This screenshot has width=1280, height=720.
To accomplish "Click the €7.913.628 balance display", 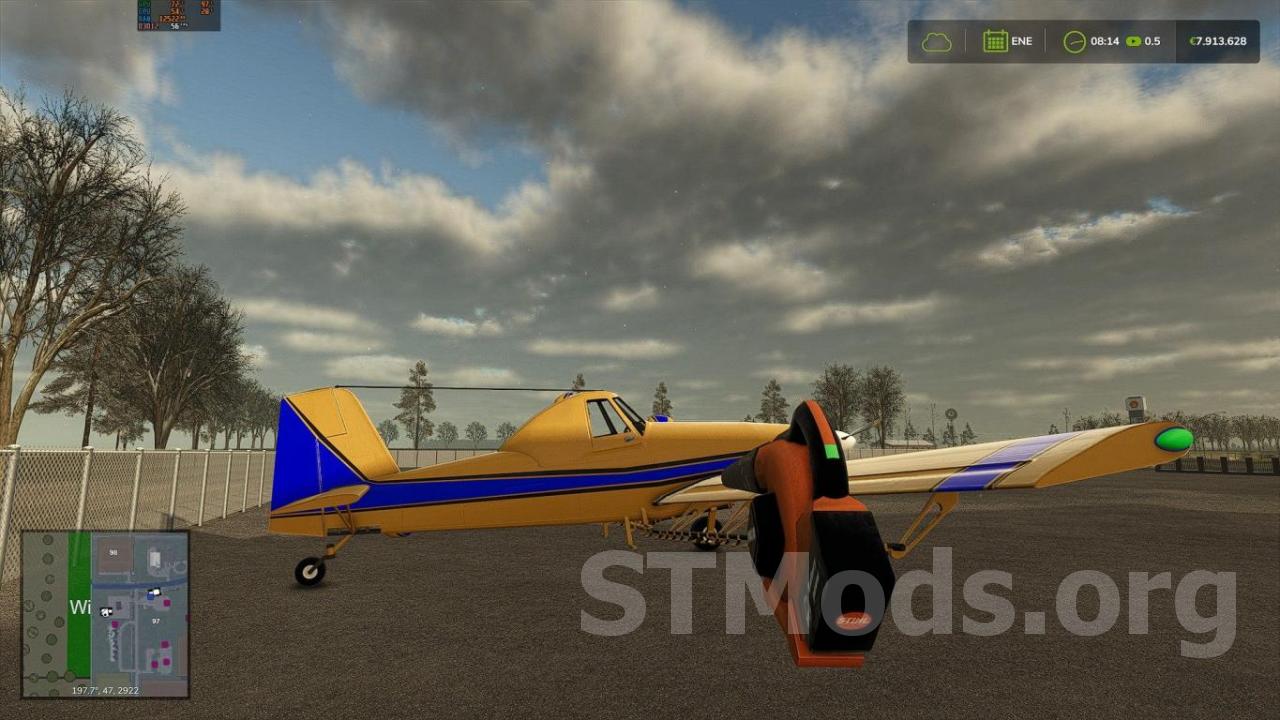I will [x=1220, y=41].
